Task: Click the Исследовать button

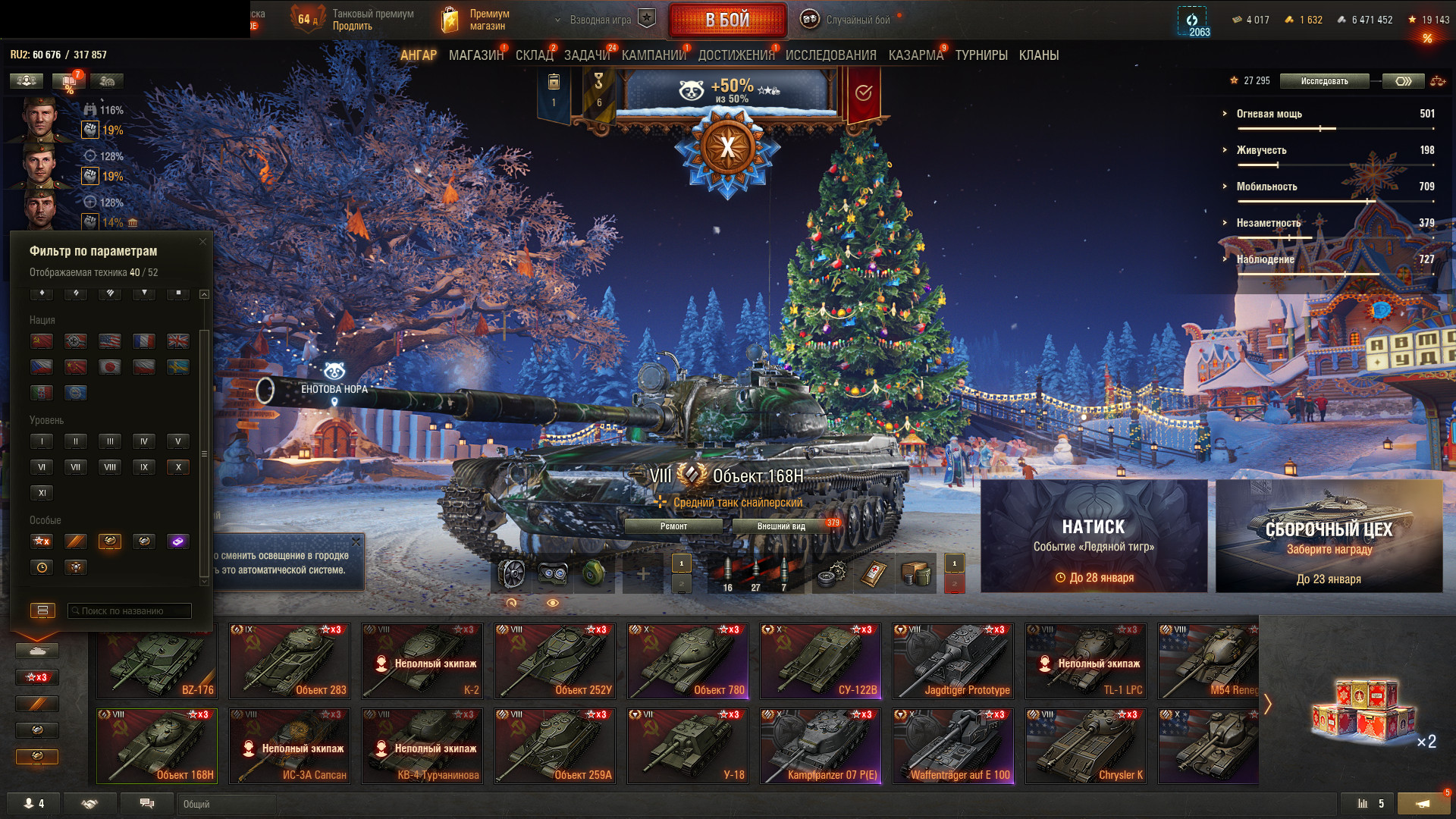Action: [x=1324, y=81]
